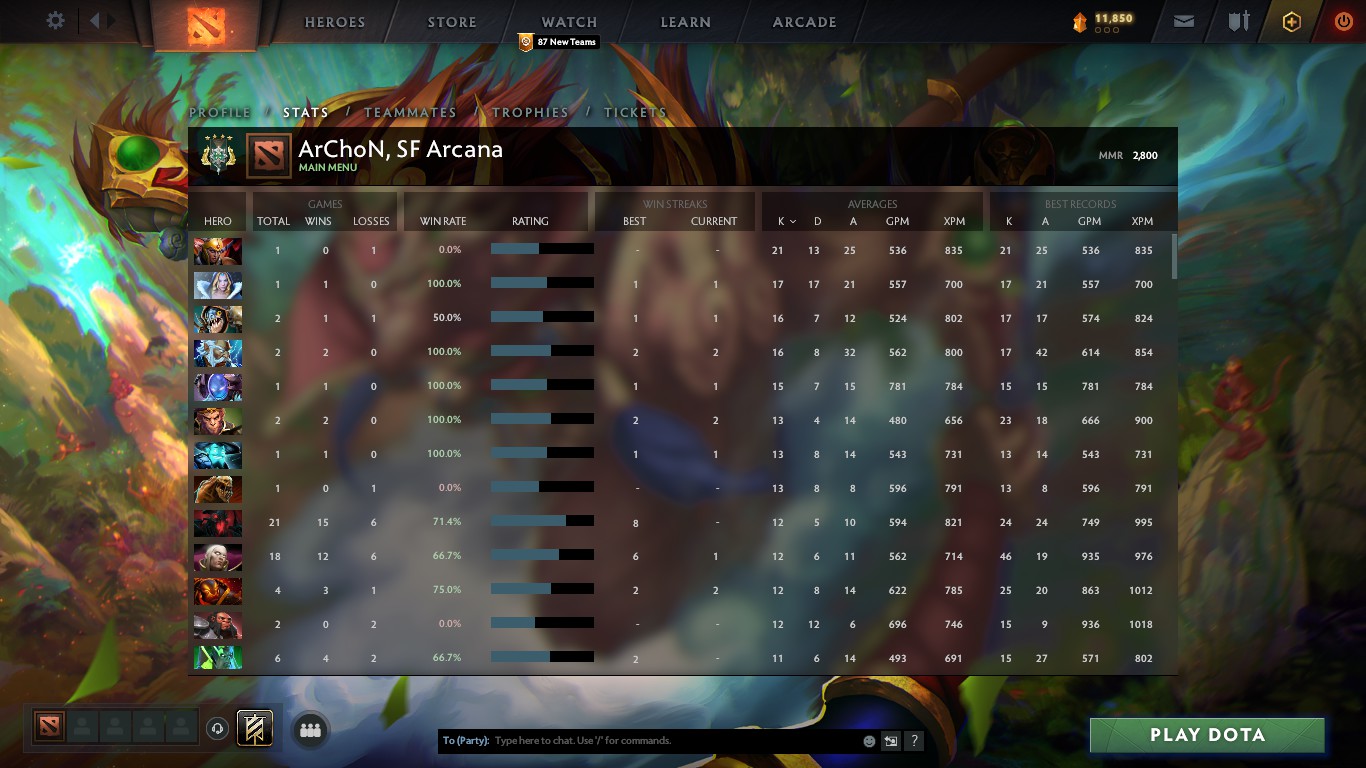Switch to the TROPHIES tab
This screenshot has width=1366, height=768.
pos(530,113)
